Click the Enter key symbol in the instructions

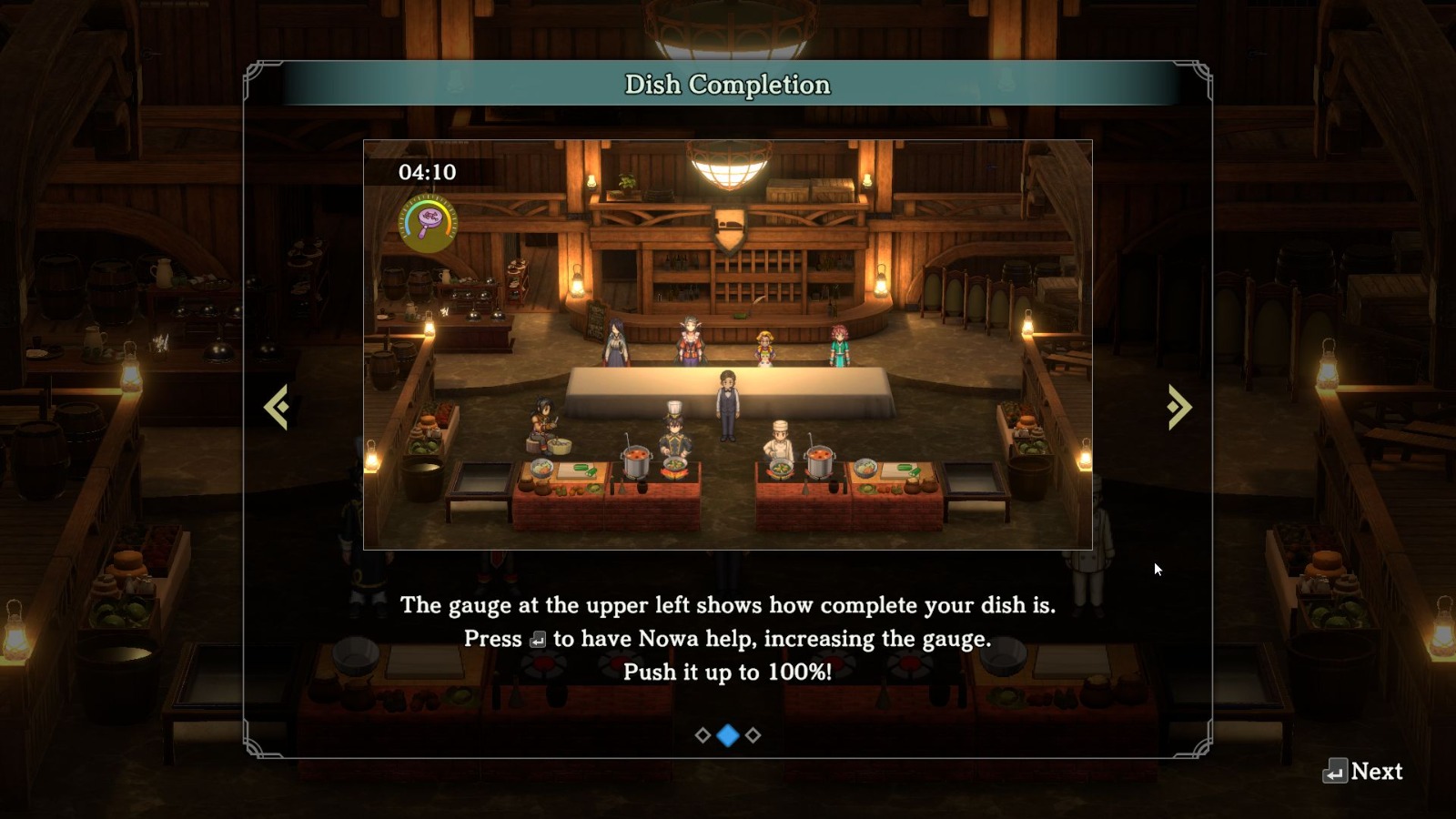click(539, 639)
